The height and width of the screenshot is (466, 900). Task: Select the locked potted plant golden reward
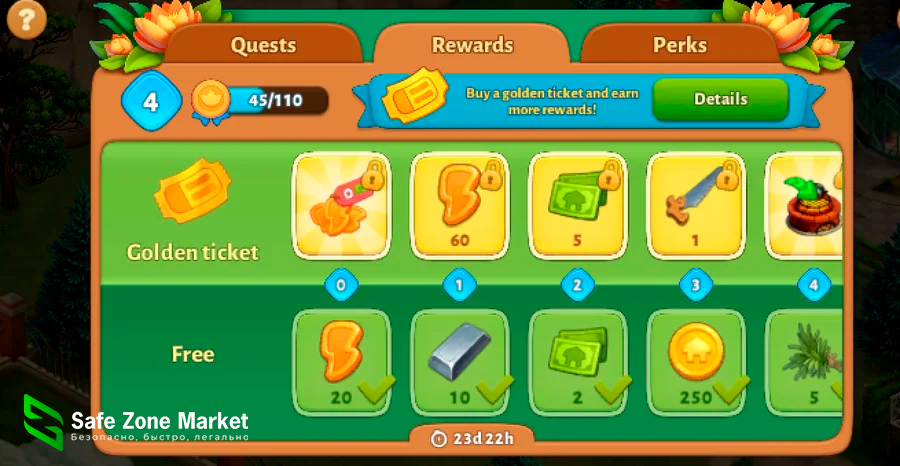tap(804, 205)
